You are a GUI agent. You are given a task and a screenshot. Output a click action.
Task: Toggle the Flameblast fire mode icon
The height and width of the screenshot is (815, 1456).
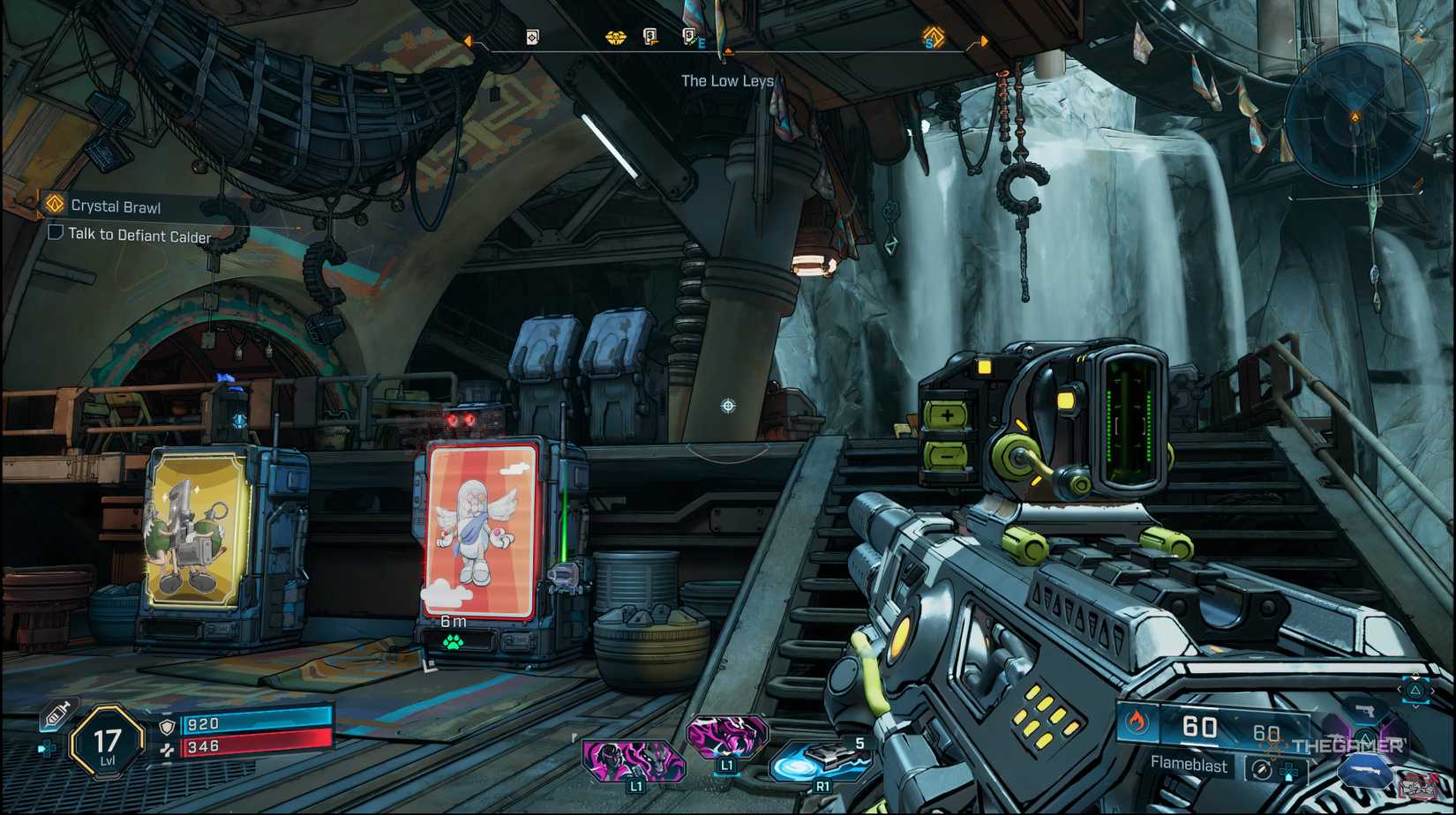pos(1261,769)
